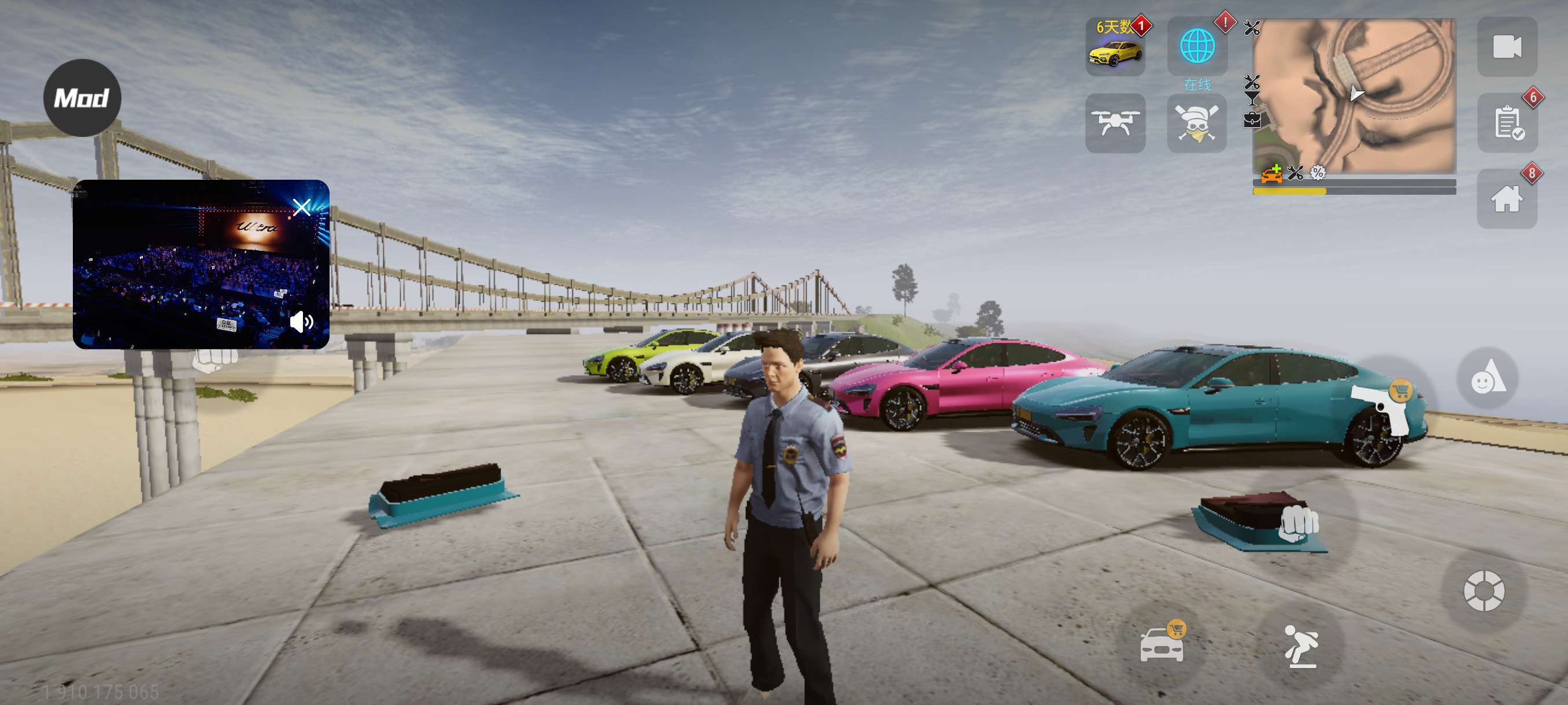Launch the drone view
1568x705 pixels.
click(x=1115, y=123)
